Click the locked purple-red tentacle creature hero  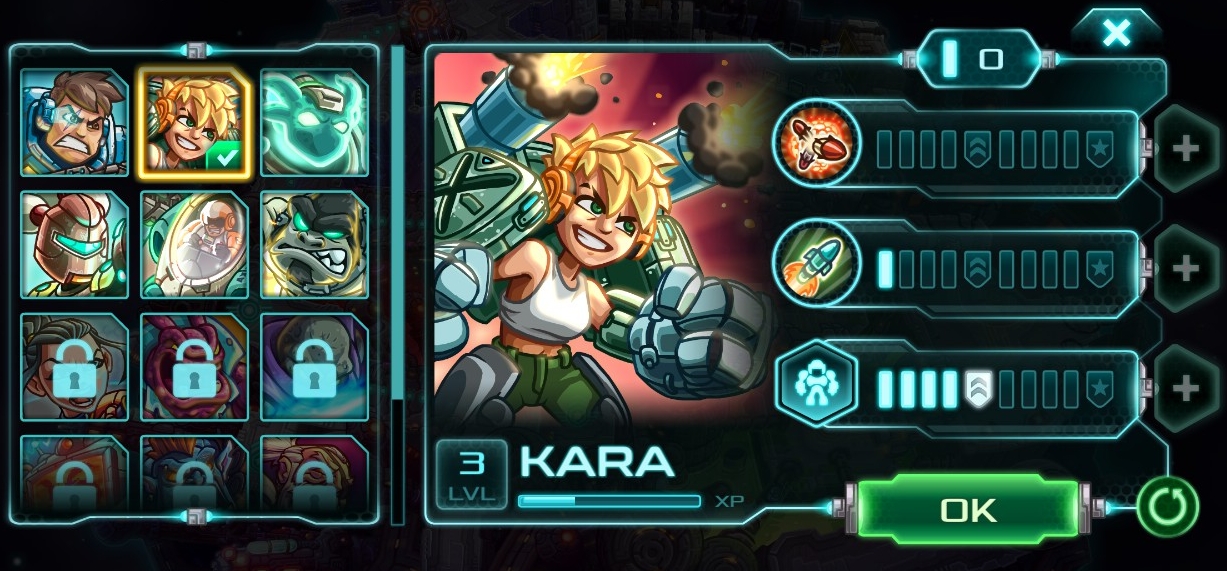click(x=193, y=367)
